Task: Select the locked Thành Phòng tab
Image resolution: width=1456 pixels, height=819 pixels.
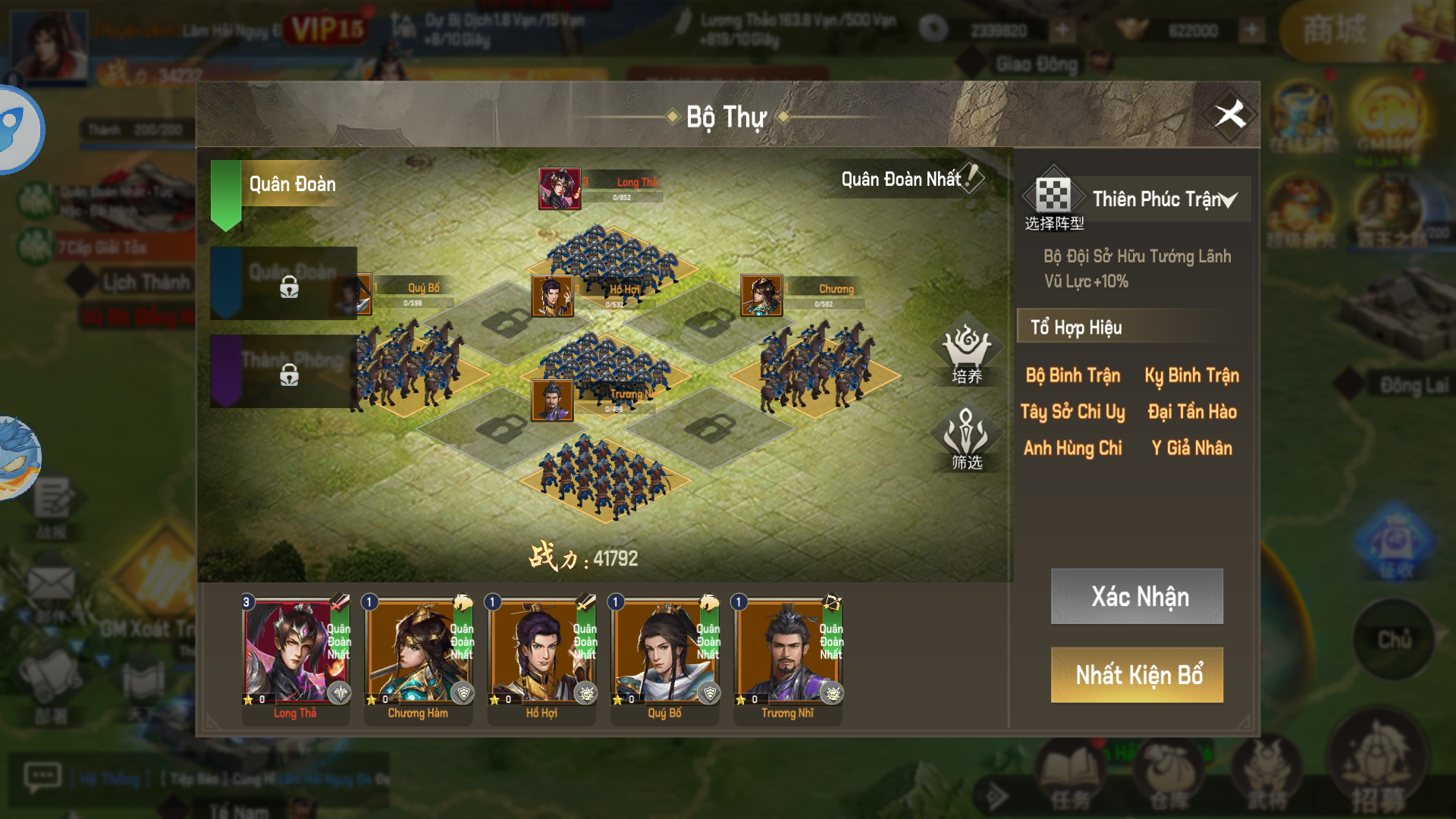Action: pos(284,372)
